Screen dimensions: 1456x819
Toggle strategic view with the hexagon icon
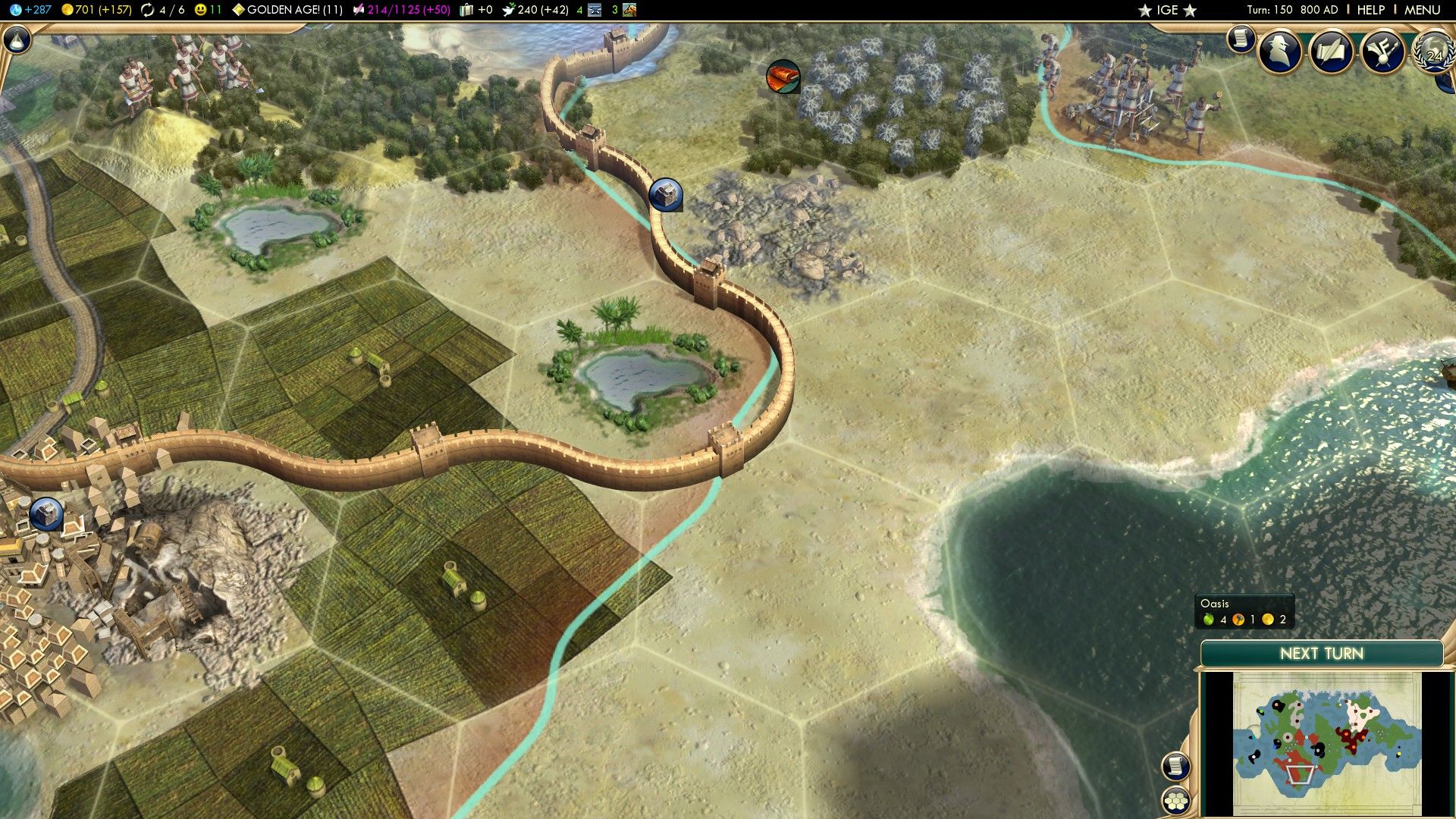tap(1175, 800)
